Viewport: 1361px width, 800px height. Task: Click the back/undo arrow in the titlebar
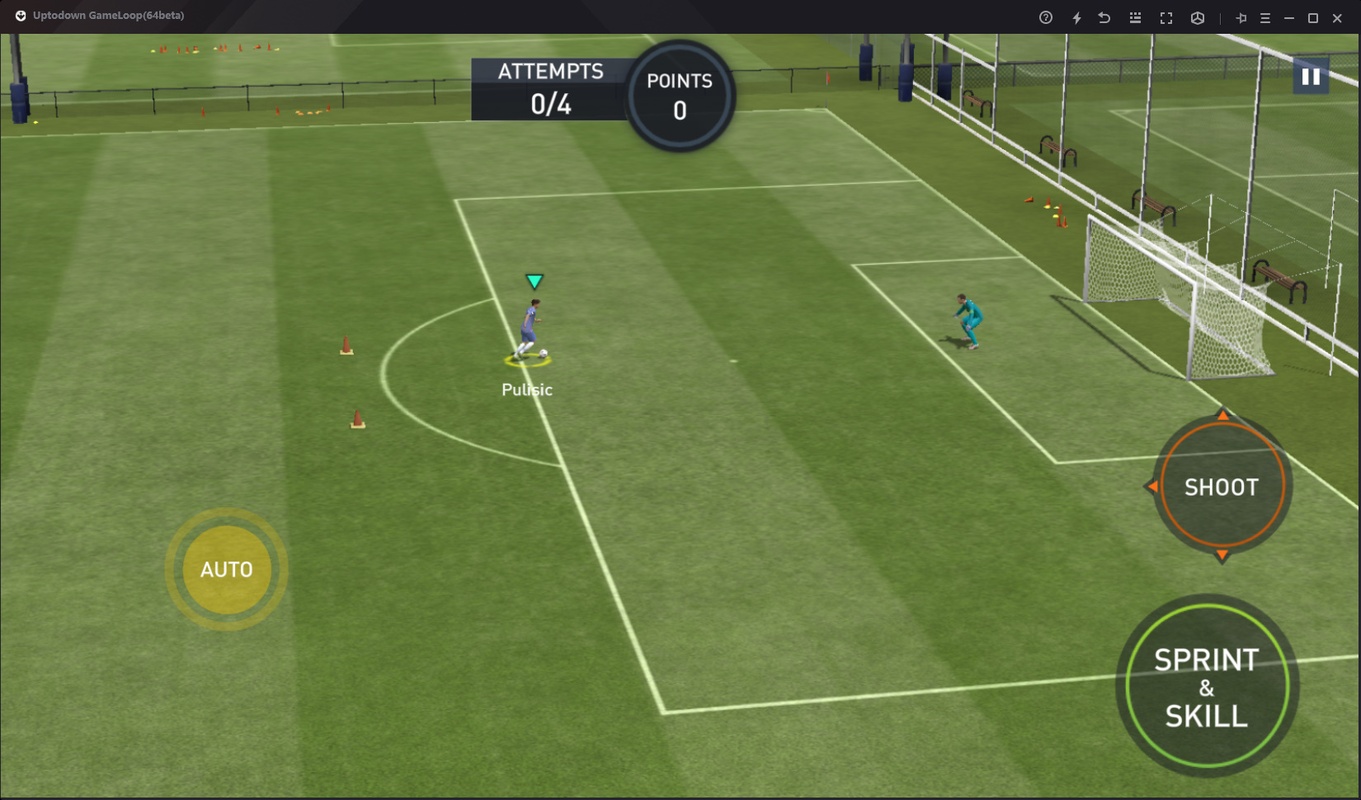click(x=1105, y=18)
